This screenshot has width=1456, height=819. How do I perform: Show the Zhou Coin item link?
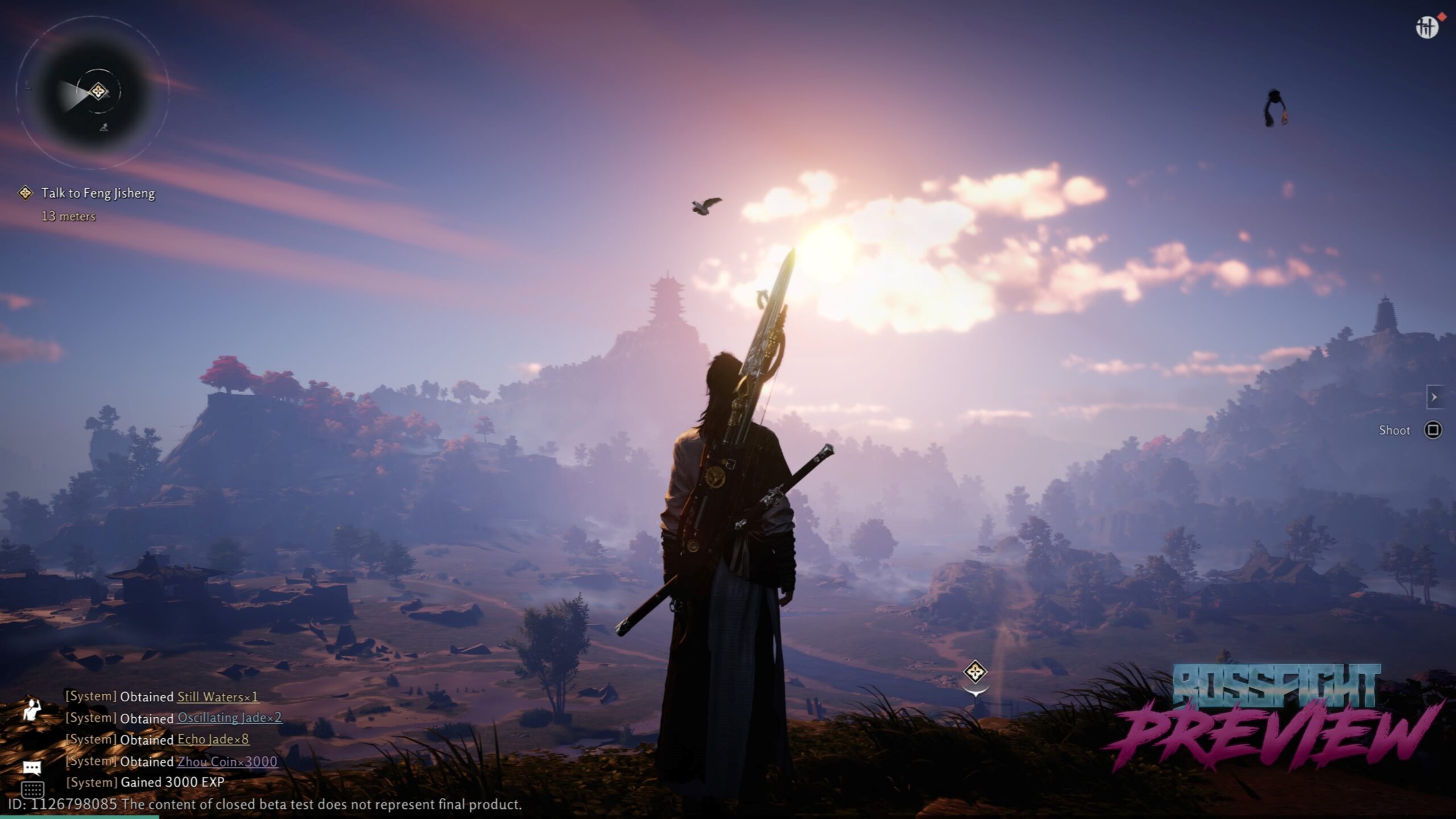[x=227, y=762]
